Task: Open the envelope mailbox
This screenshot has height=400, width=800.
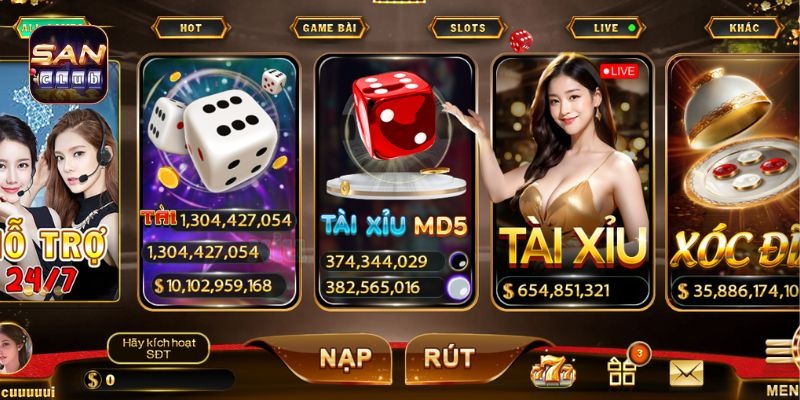Action: point(686,373)
